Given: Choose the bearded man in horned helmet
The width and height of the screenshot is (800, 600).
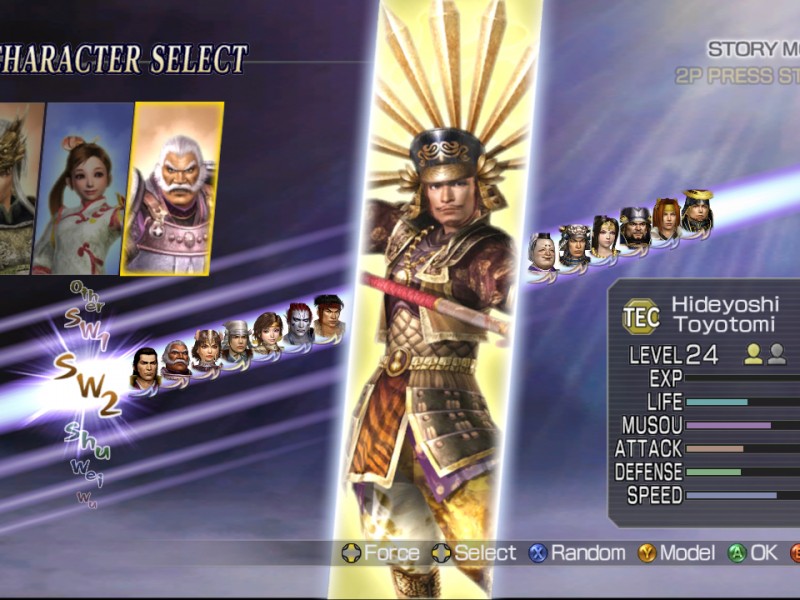Looking at the screenshot, I should 635,227.
